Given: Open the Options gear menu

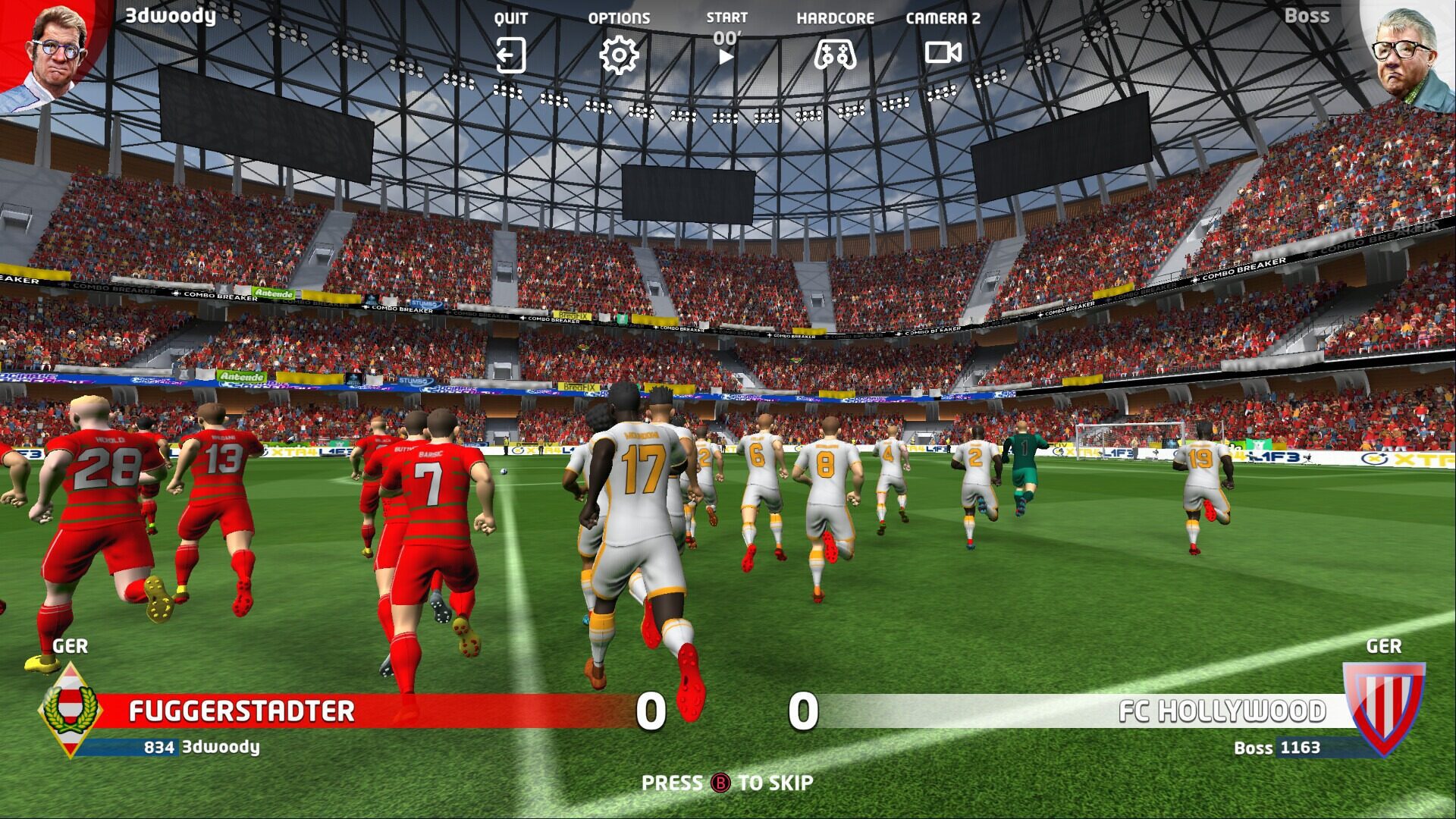Looking at the screenshot, I should pyautogui.click(x=619, y=55).
